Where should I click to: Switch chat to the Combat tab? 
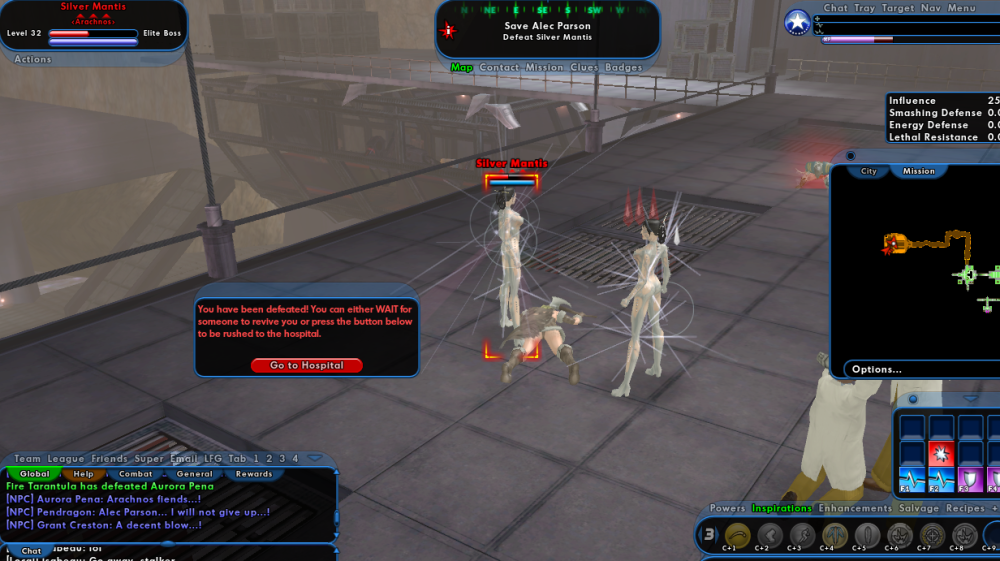[x=136, y=474]
